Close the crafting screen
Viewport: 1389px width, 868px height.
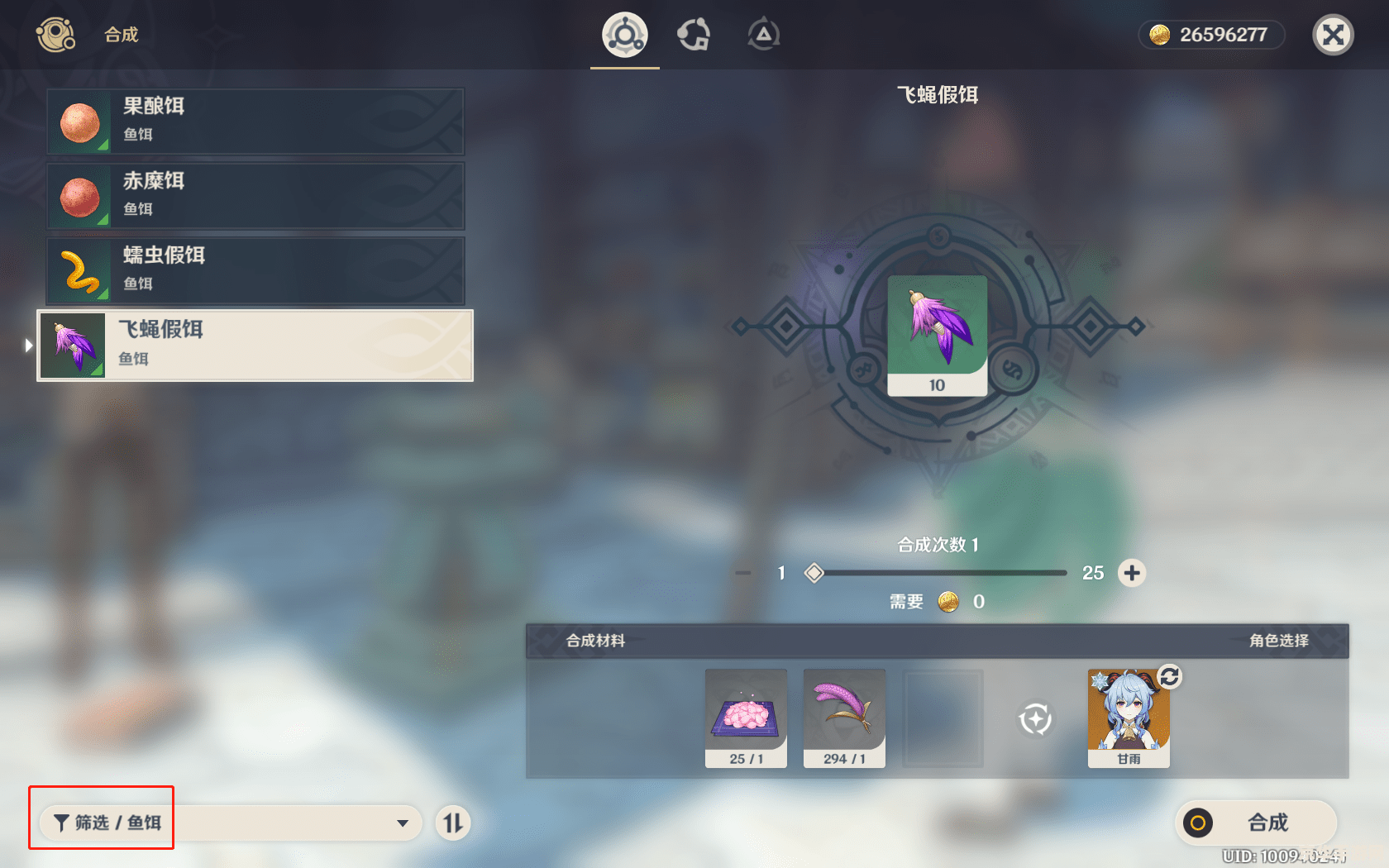pos(1333,35)
